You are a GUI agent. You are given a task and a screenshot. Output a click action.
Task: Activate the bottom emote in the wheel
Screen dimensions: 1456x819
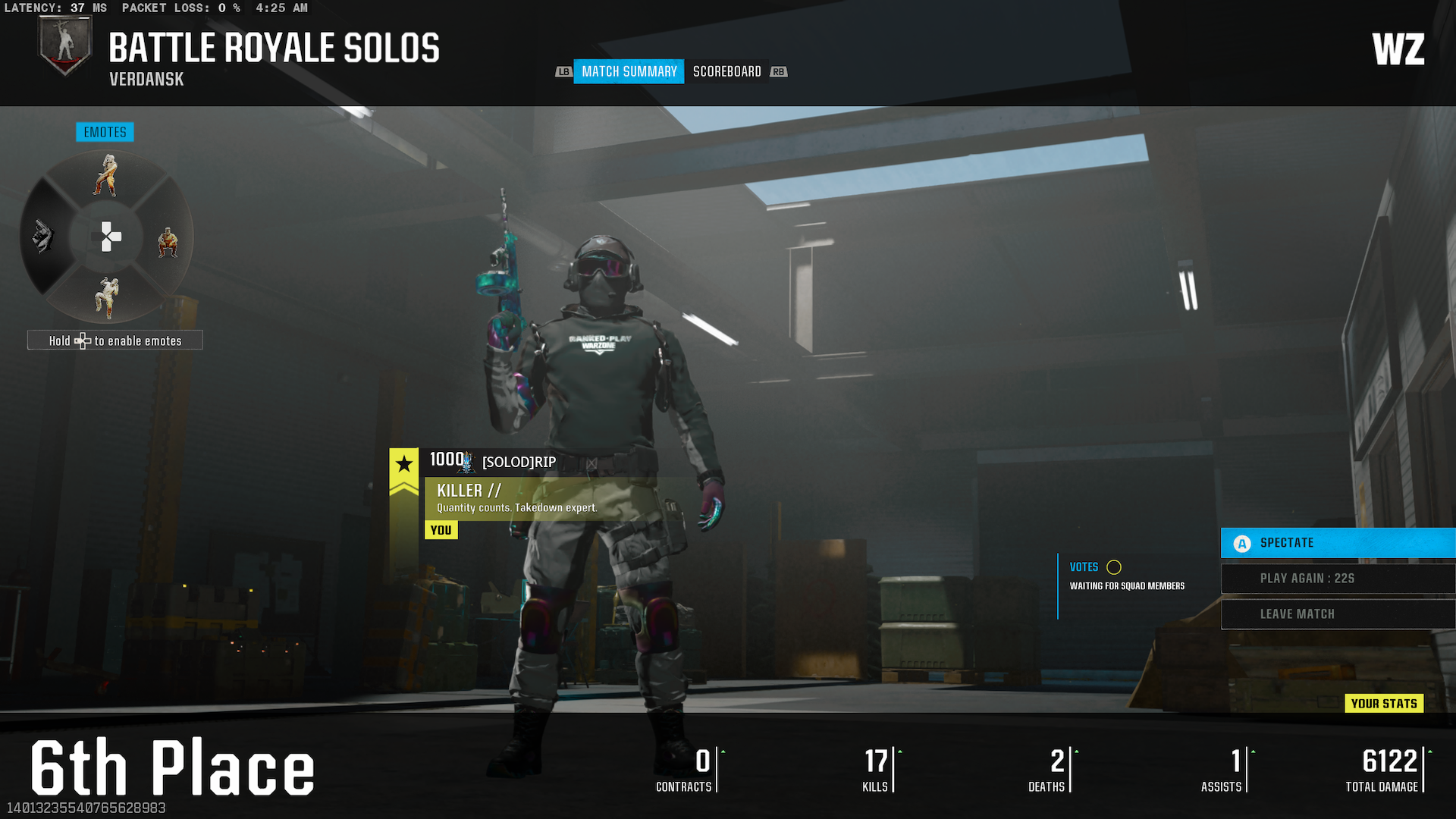click(107, 297)
